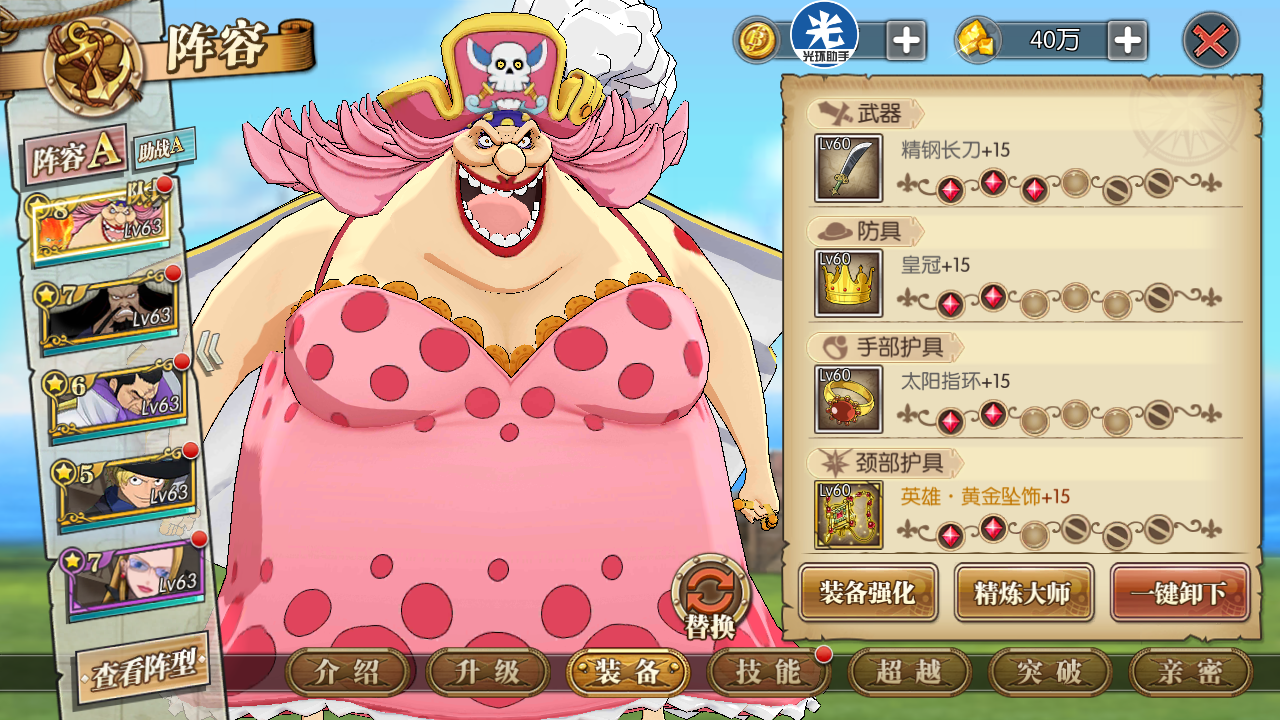
Task: Select the 皇冠 crown armor slot
Action: (x=848, y=284)
